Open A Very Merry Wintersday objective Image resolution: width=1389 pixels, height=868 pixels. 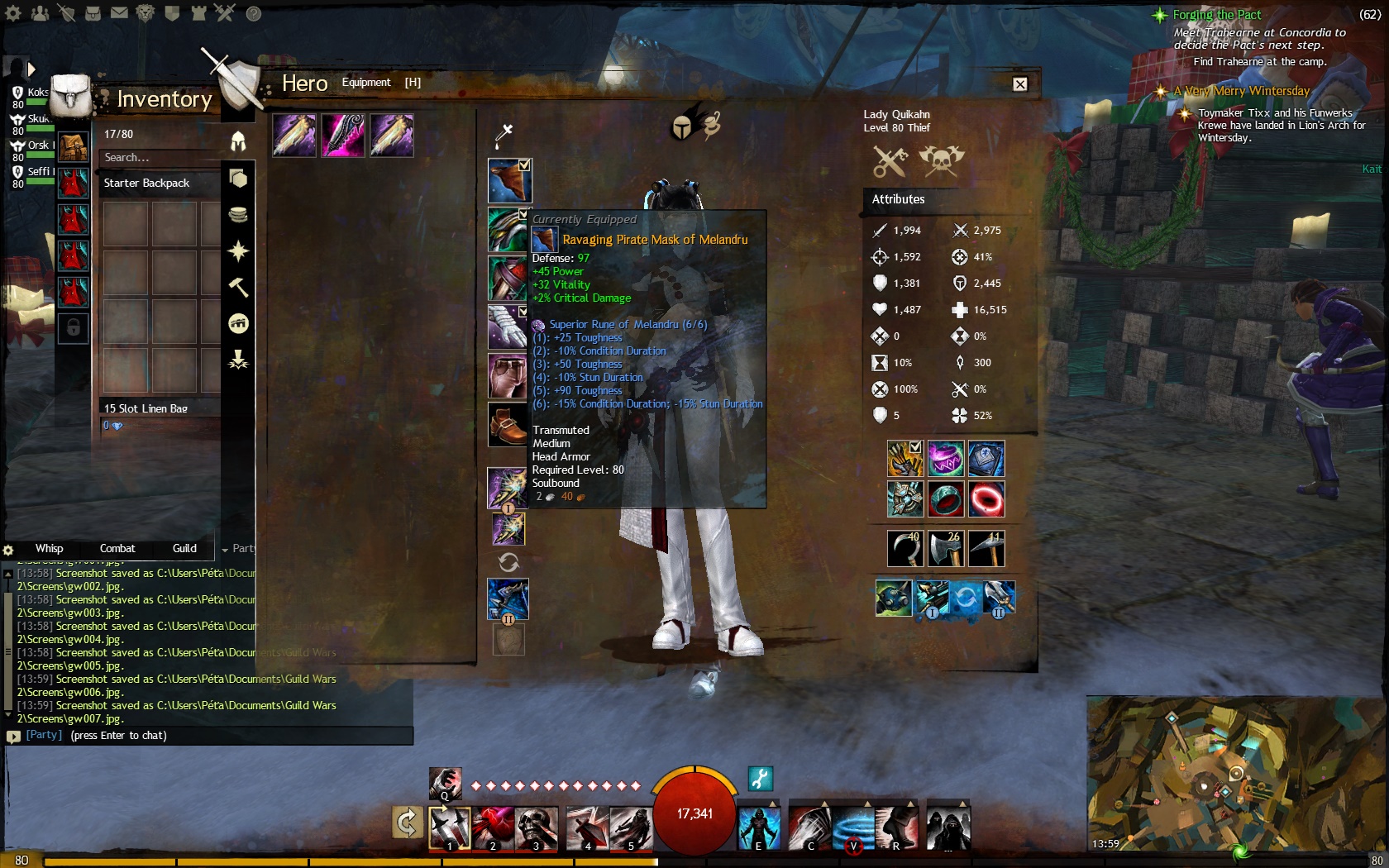(x=1247, y=91)
